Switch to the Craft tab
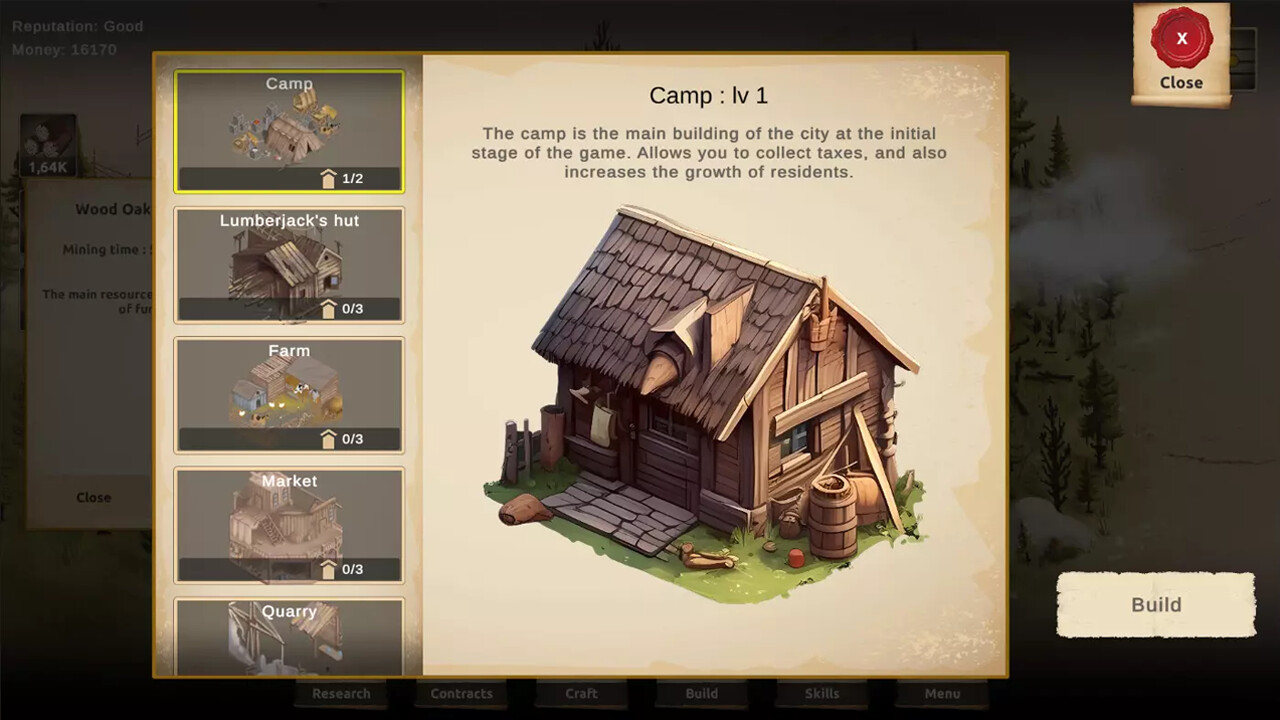Image resolution: width=1280 pixels, height=720 pixels. click(x=581, y=693)
